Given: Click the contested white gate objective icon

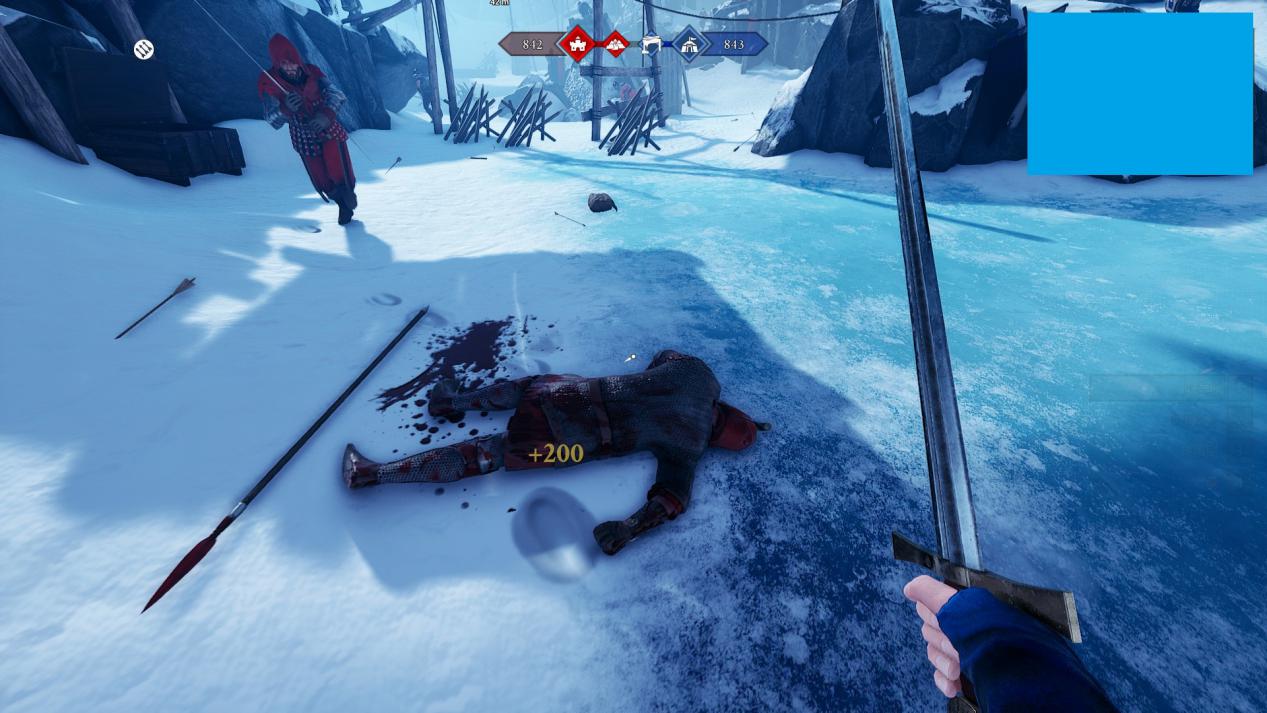Looking at the screenshot, I should tap(651, 44).
